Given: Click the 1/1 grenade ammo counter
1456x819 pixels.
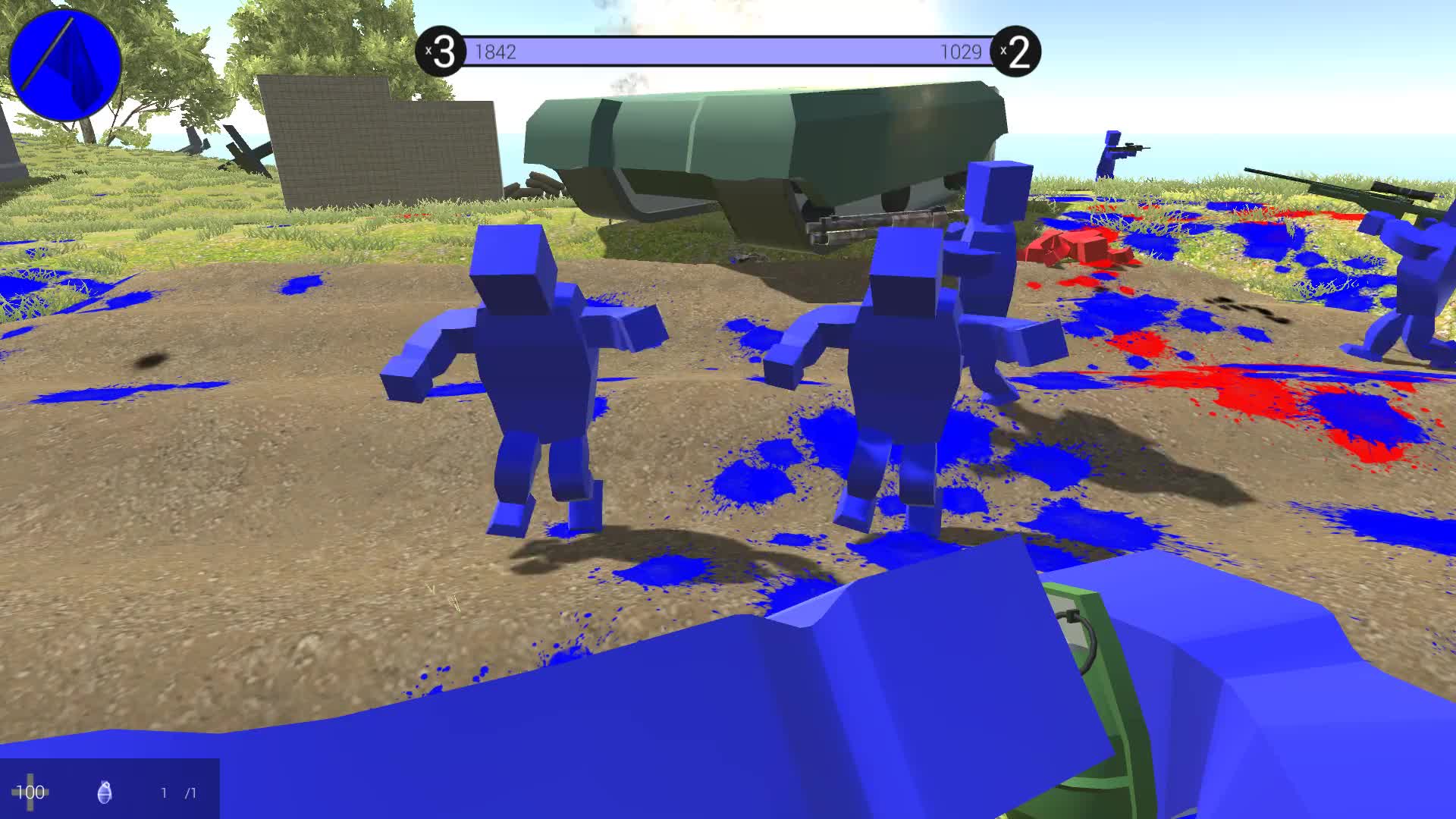Looking at the screenshot, I should (x=176, y=793).
